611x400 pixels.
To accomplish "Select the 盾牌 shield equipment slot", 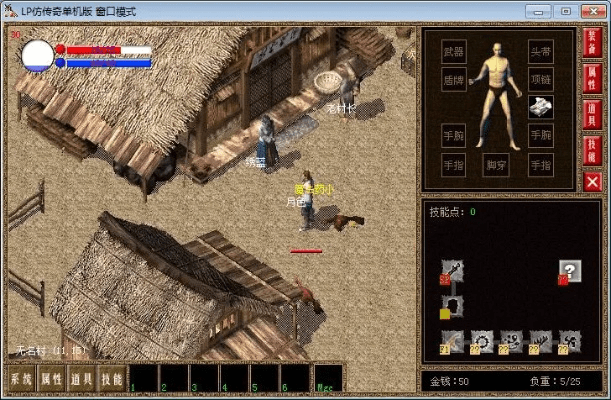I will 454,79.
